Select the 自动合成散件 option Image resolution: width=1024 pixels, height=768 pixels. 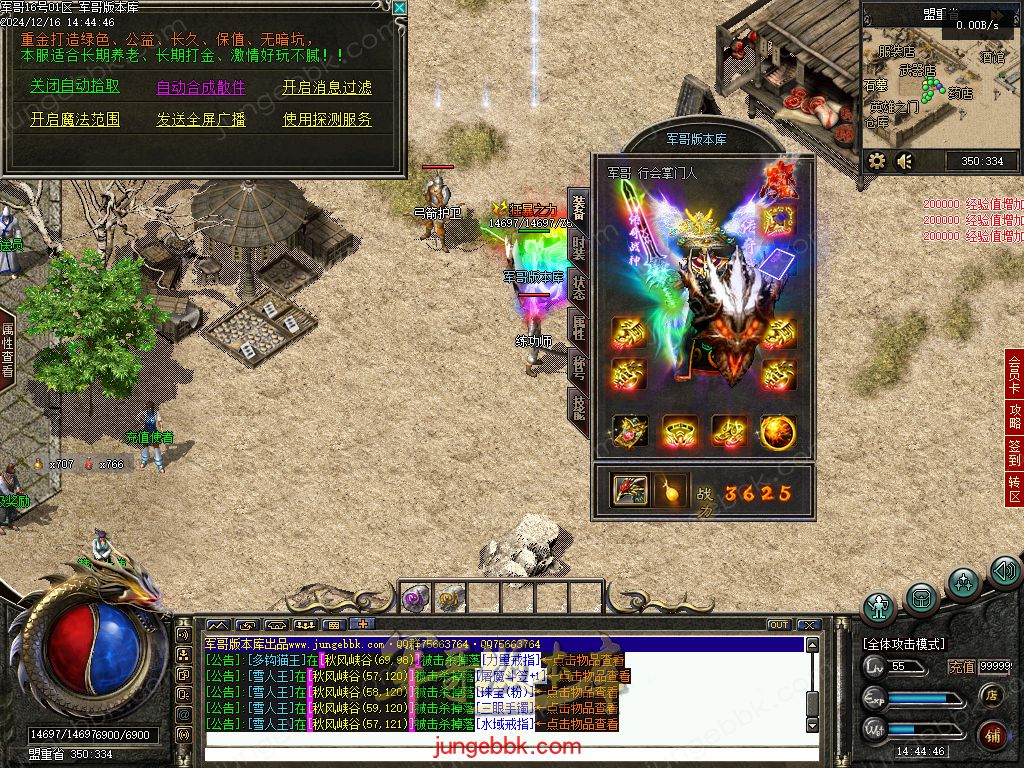[x=201, y=87]
